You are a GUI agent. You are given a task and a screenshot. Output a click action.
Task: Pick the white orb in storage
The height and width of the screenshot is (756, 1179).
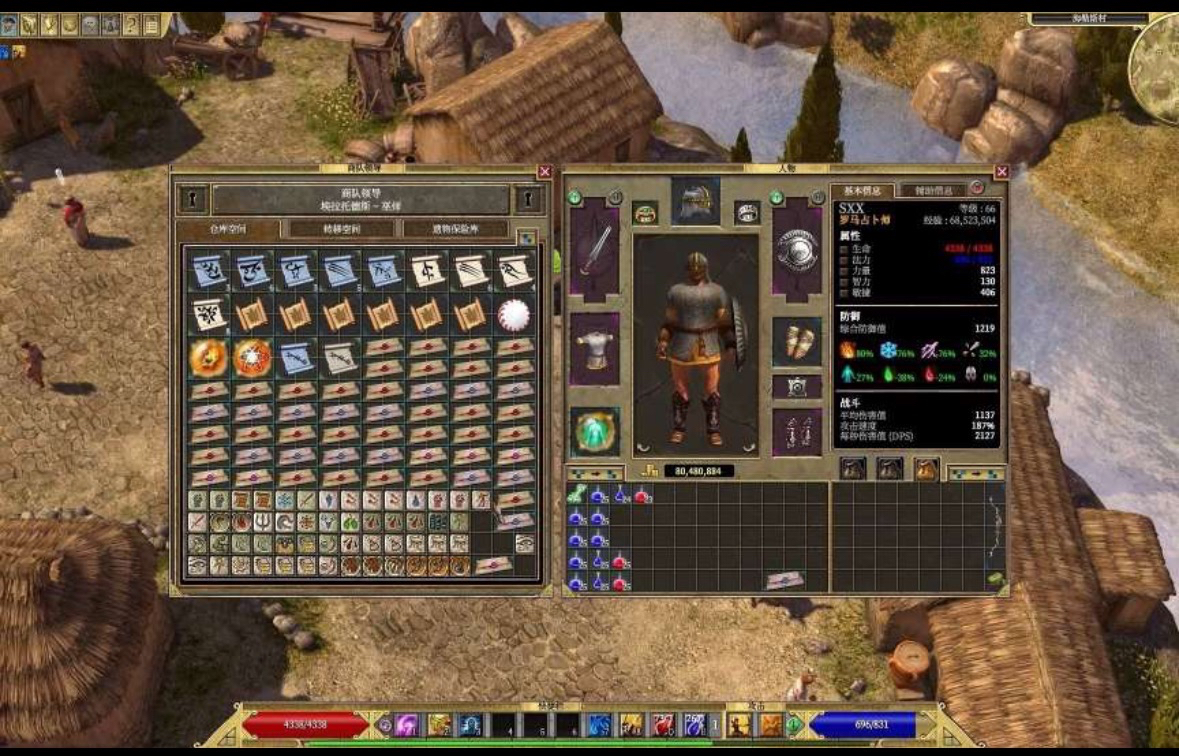pyautogui.click(x=515, y=314)
